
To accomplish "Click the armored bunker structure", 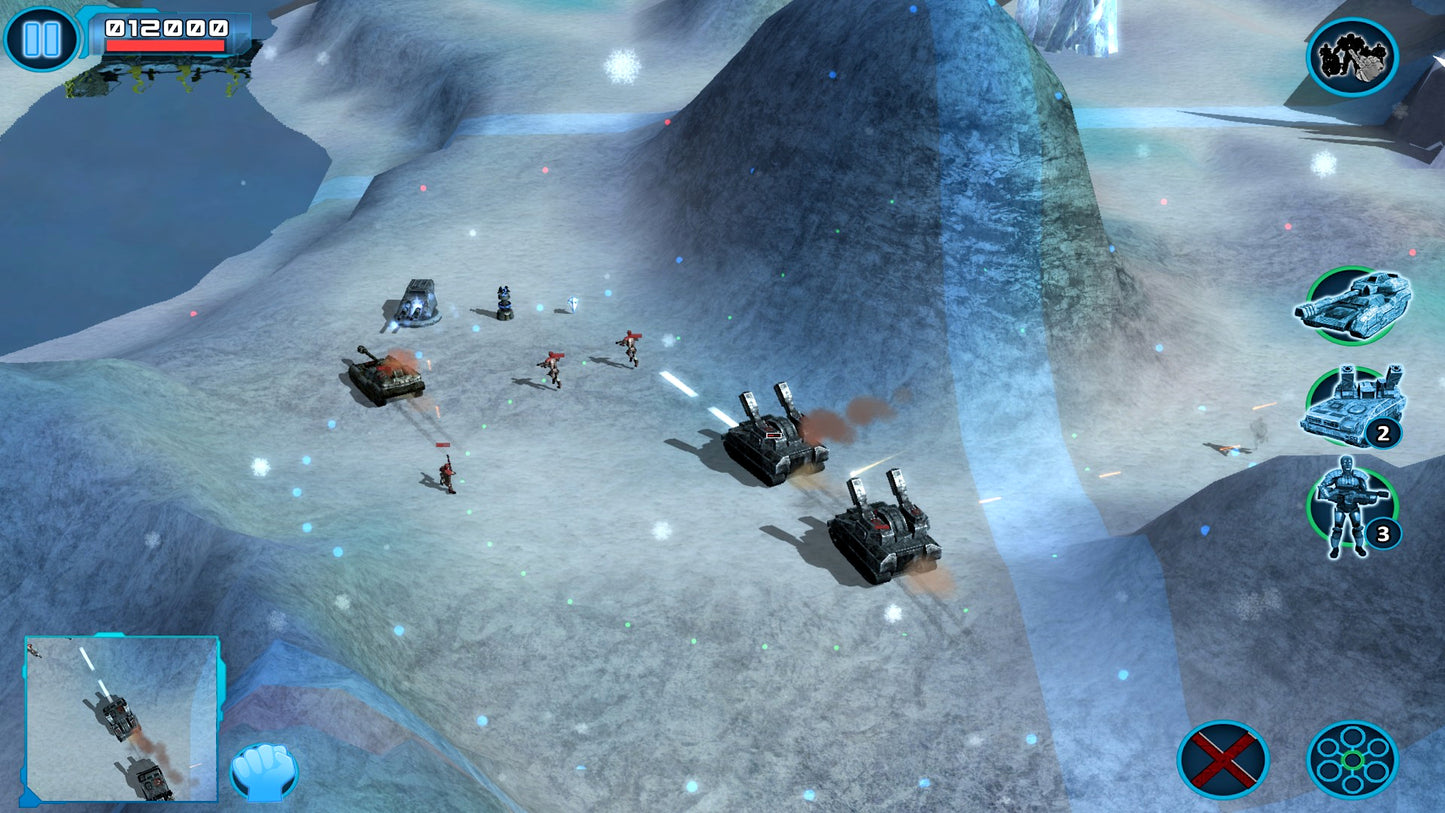I will [x=415, y=305].
